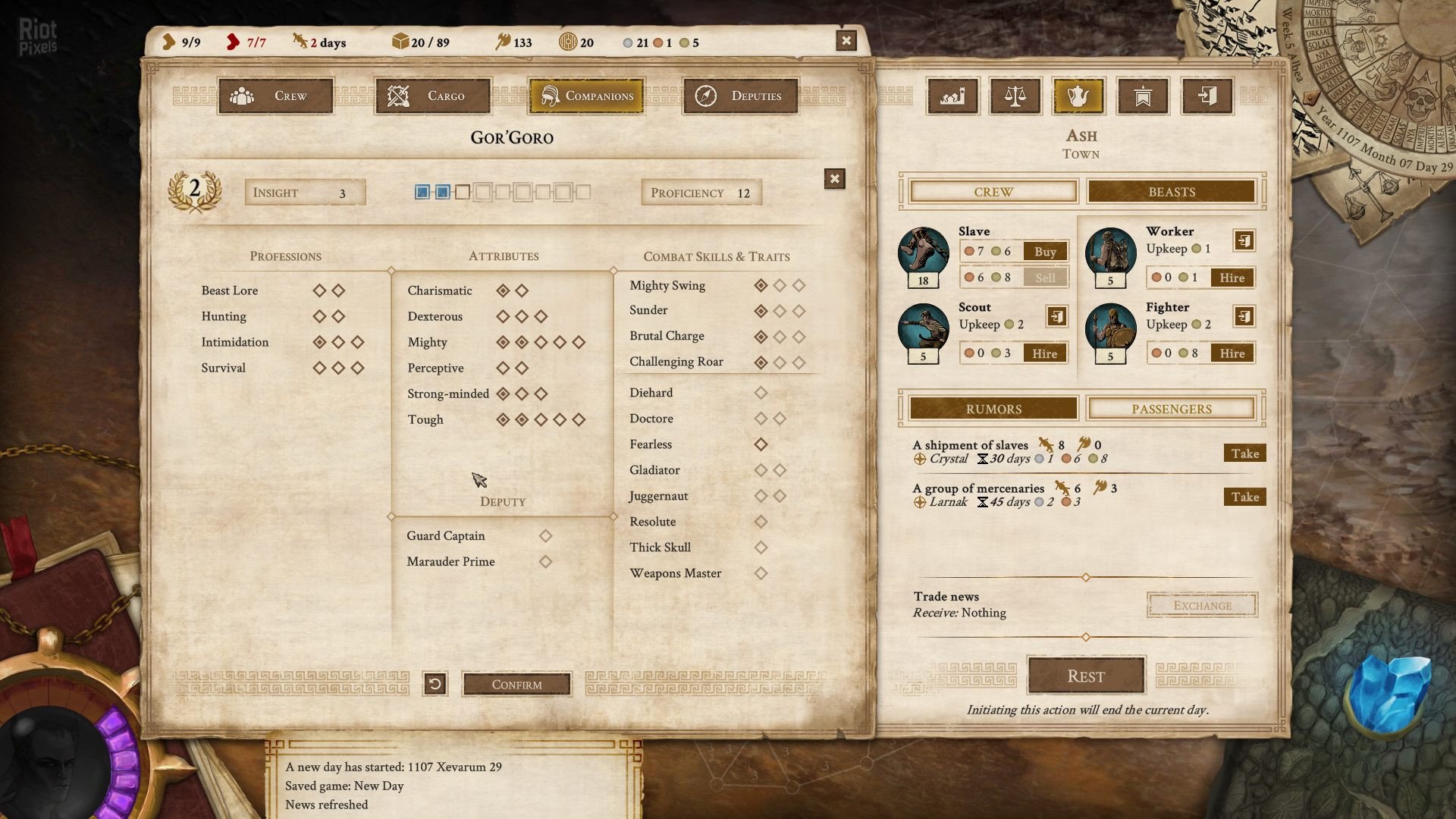The width and height of the screenshot is (1456, 819).
Task: Click the leave town door icon
Action: pos(1207,96)
